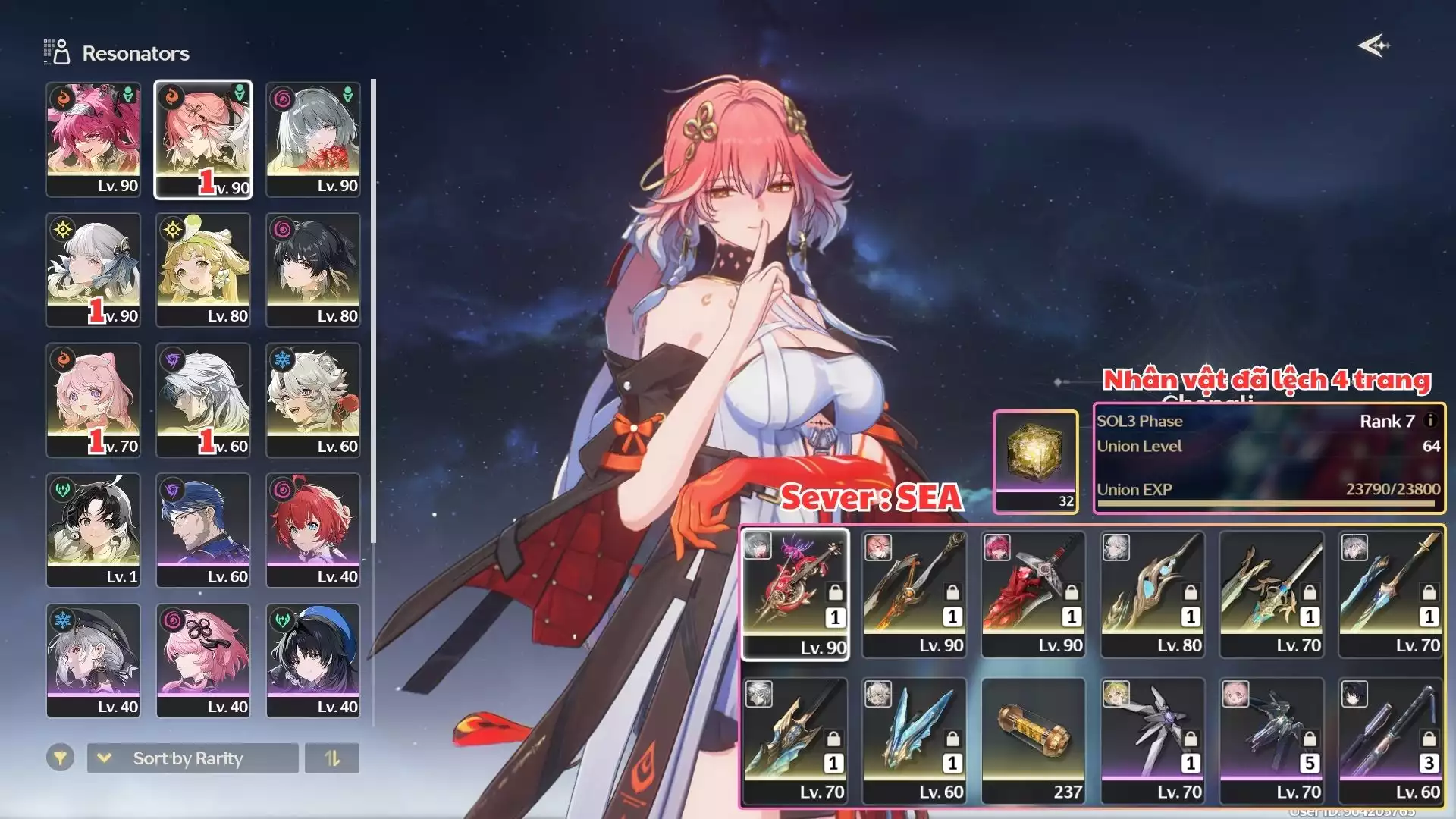Select the red-haired Havoc resonator at Lv. 40
1456x819 pixels.
(x=313, y=531)
